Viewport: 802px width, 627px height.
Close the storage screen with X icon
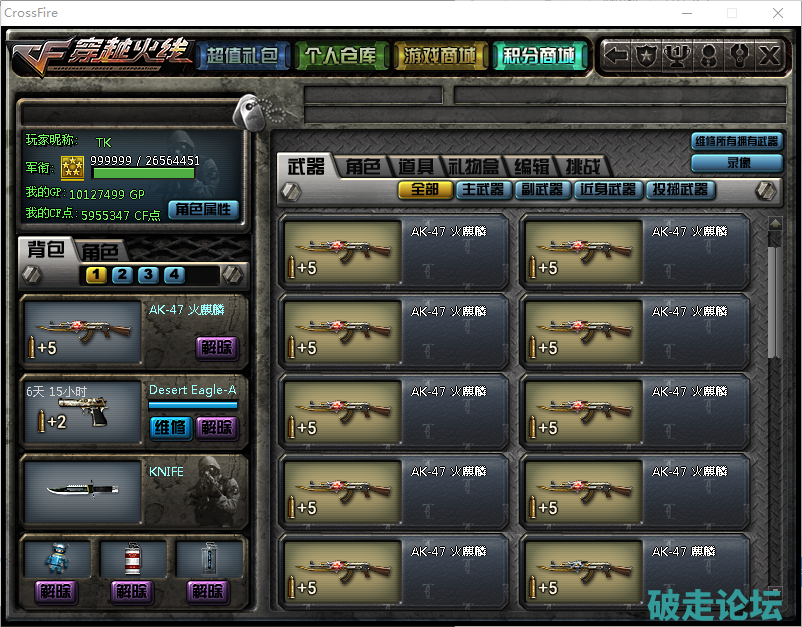[x=768, y=56]
